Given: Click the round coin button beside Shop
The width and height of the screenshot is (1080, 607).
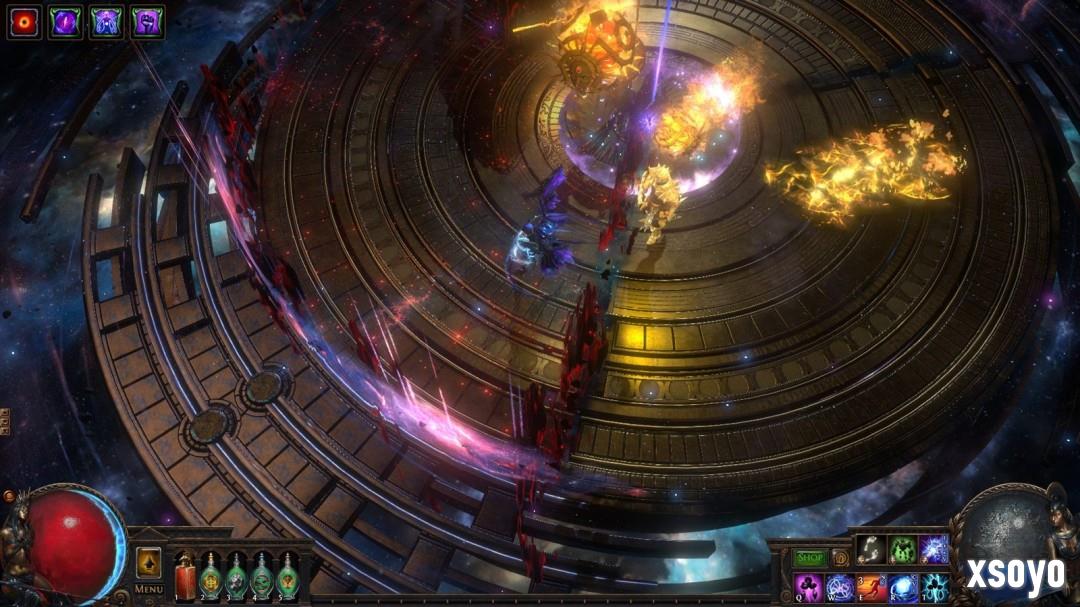Looking at the screenshot, I should (x=840, y=557).
